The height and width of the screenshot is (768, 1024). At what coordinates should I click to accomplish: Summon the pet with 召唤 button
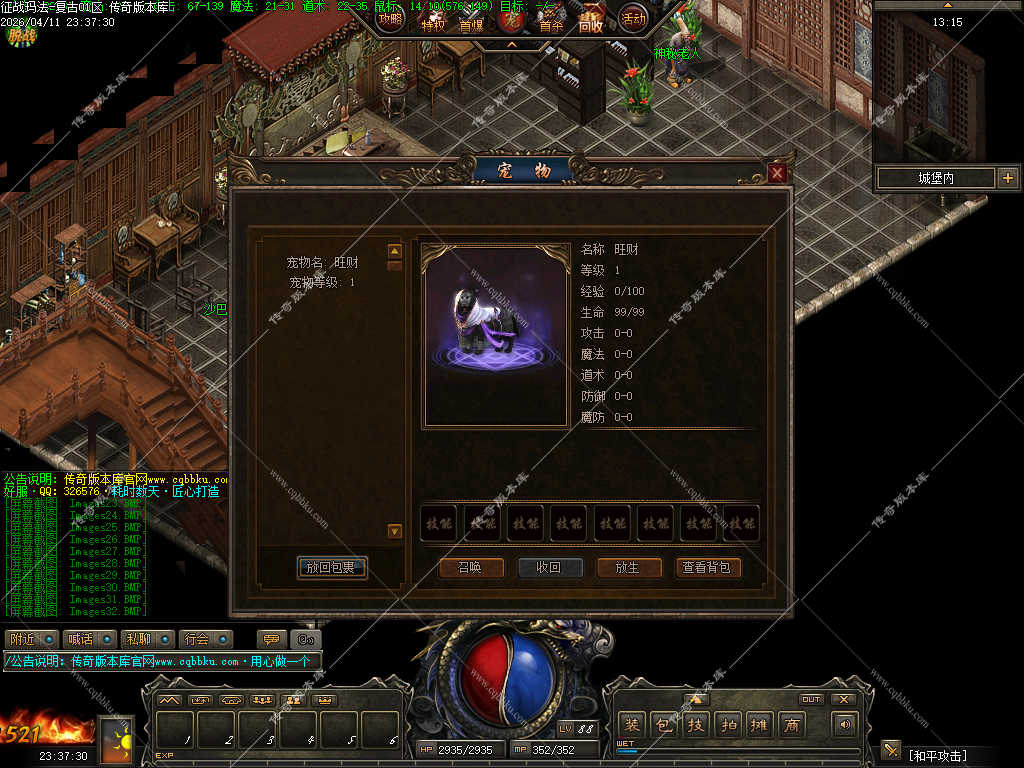pos(470,567)
